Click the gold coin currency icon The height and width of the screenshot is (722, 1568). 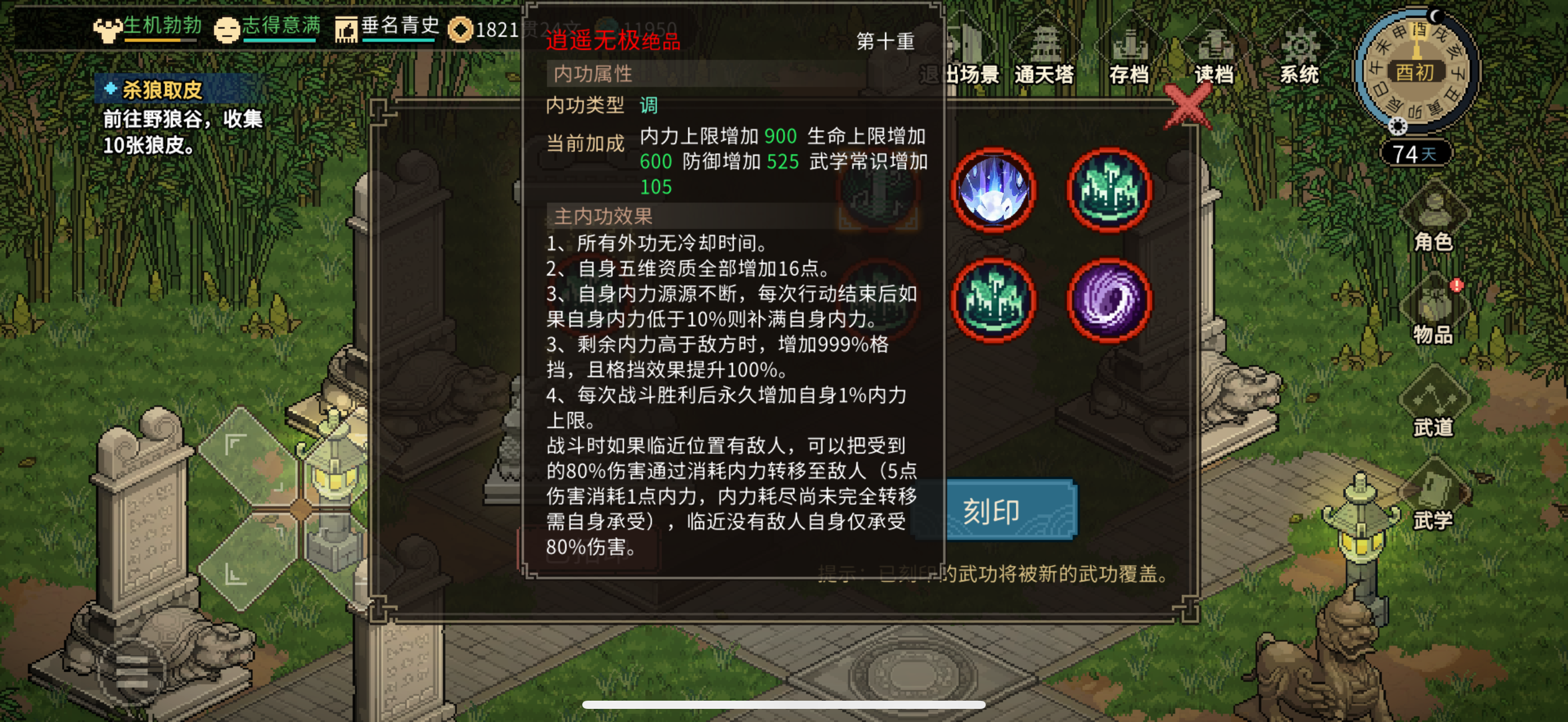461,28
